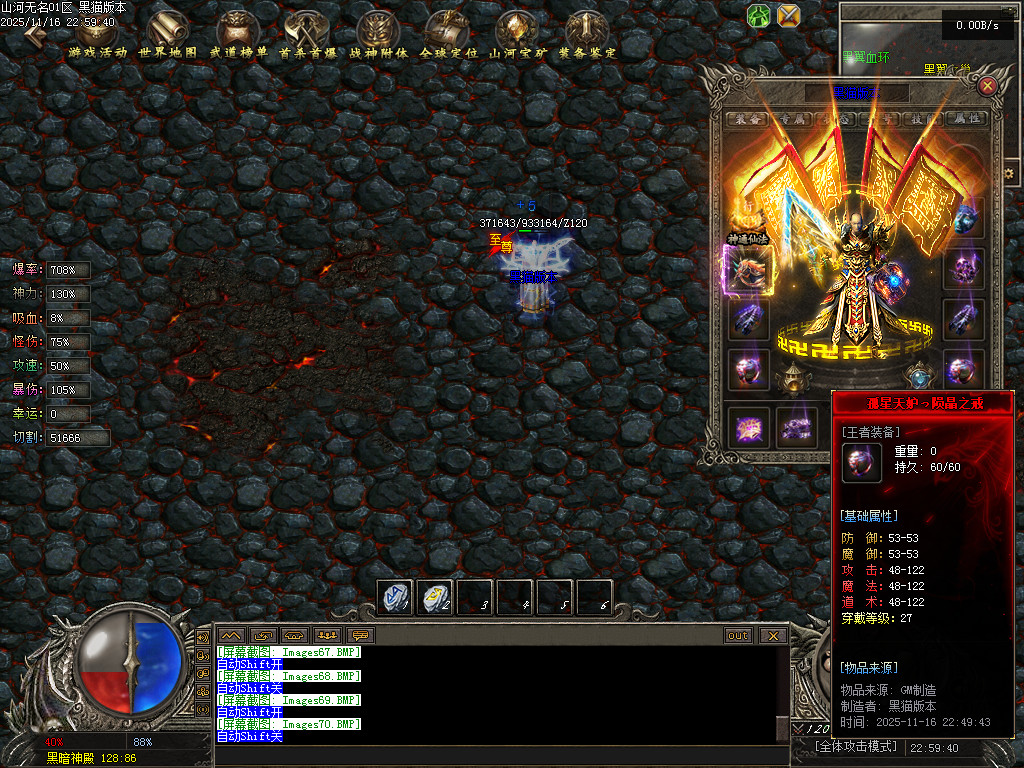Viewport: 1024px width, 768px height.
Task: Close the character equipment panel
Action: [988, 86]
